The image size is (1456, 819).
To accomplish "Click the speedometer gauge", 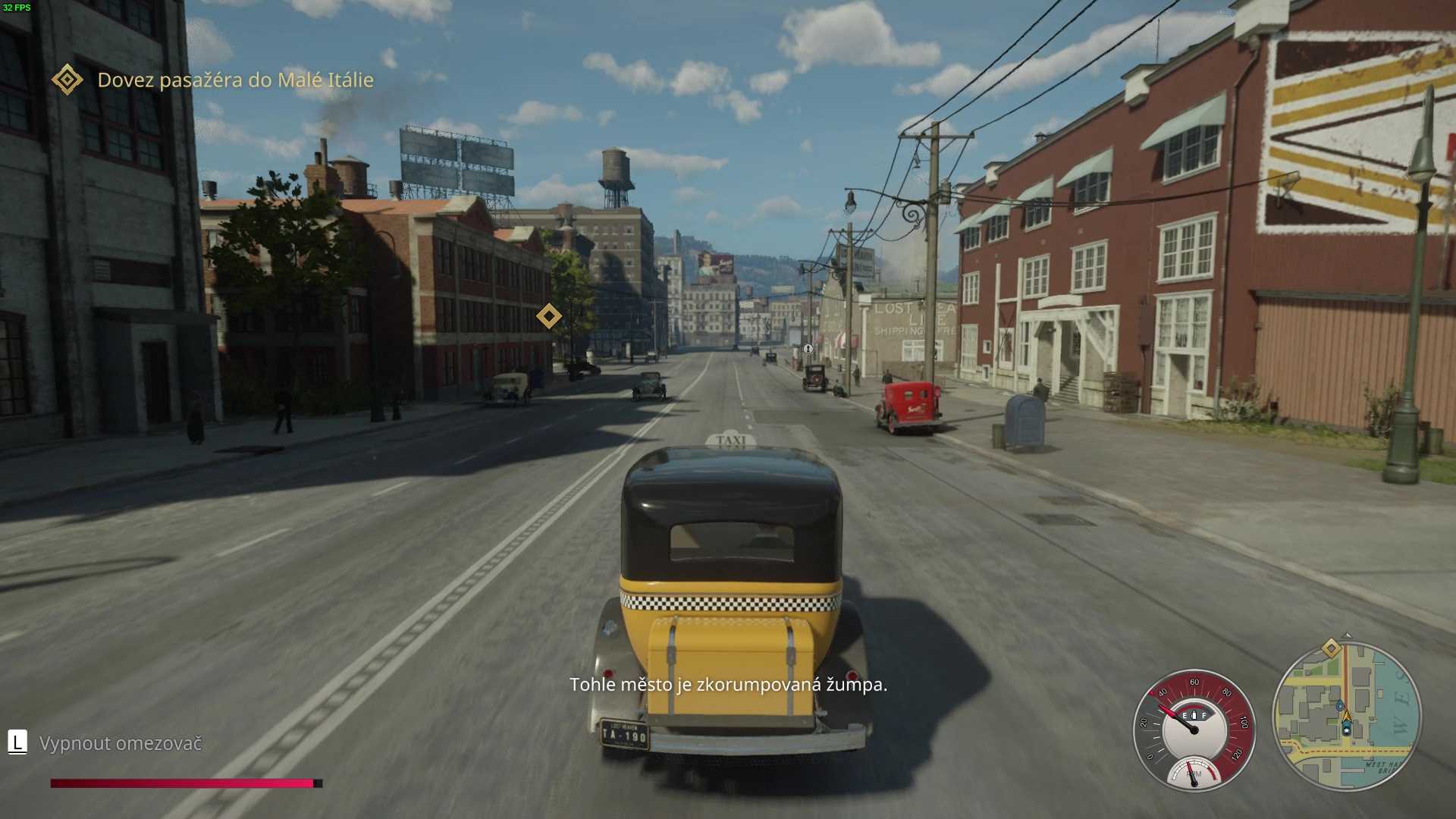I will (1194, 730).
